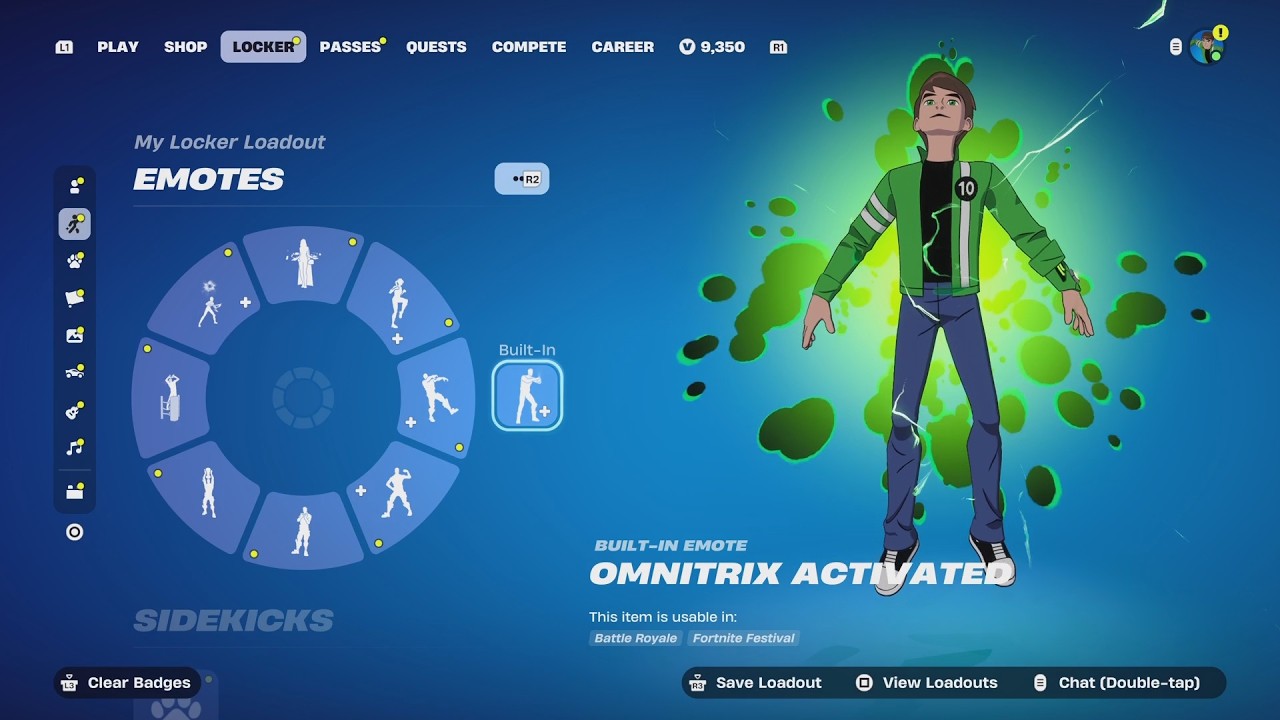
Task: Switch to the Compete tab
Action: click(529, 47)
